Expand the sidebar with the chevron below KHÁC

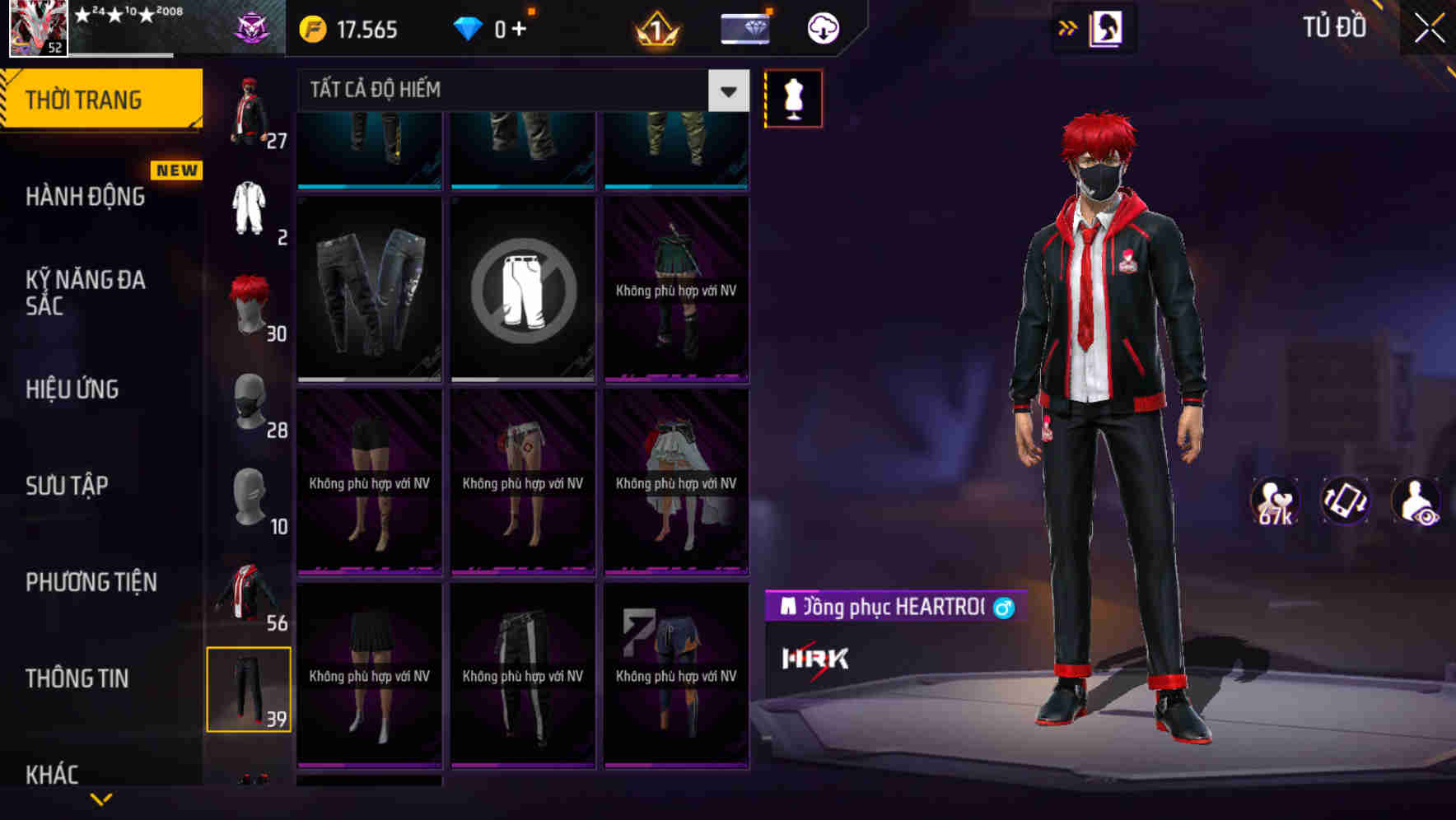[101, 800]
